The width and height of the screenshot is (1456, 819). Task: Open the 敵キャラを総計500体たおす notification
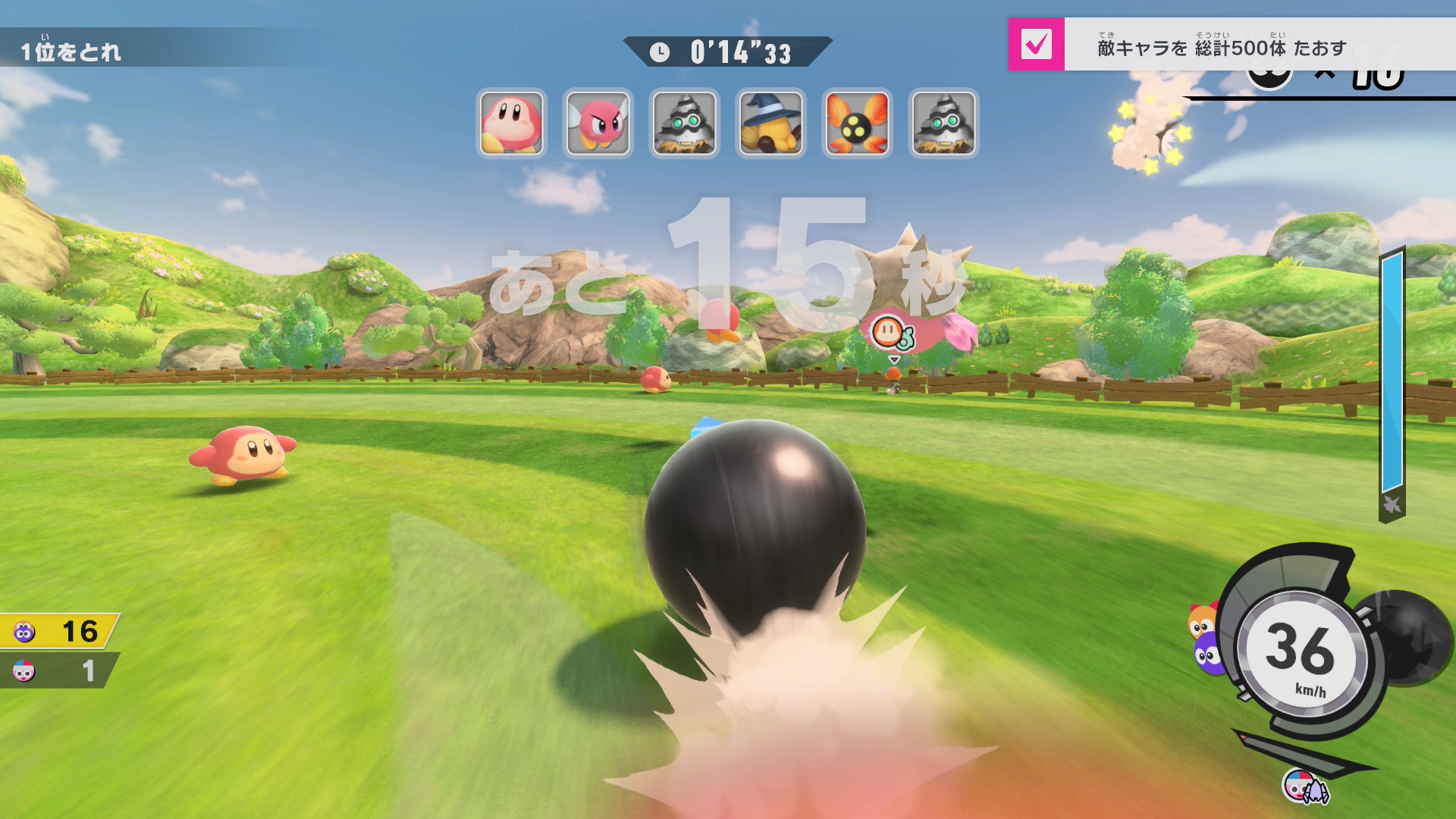point(1221,48)
